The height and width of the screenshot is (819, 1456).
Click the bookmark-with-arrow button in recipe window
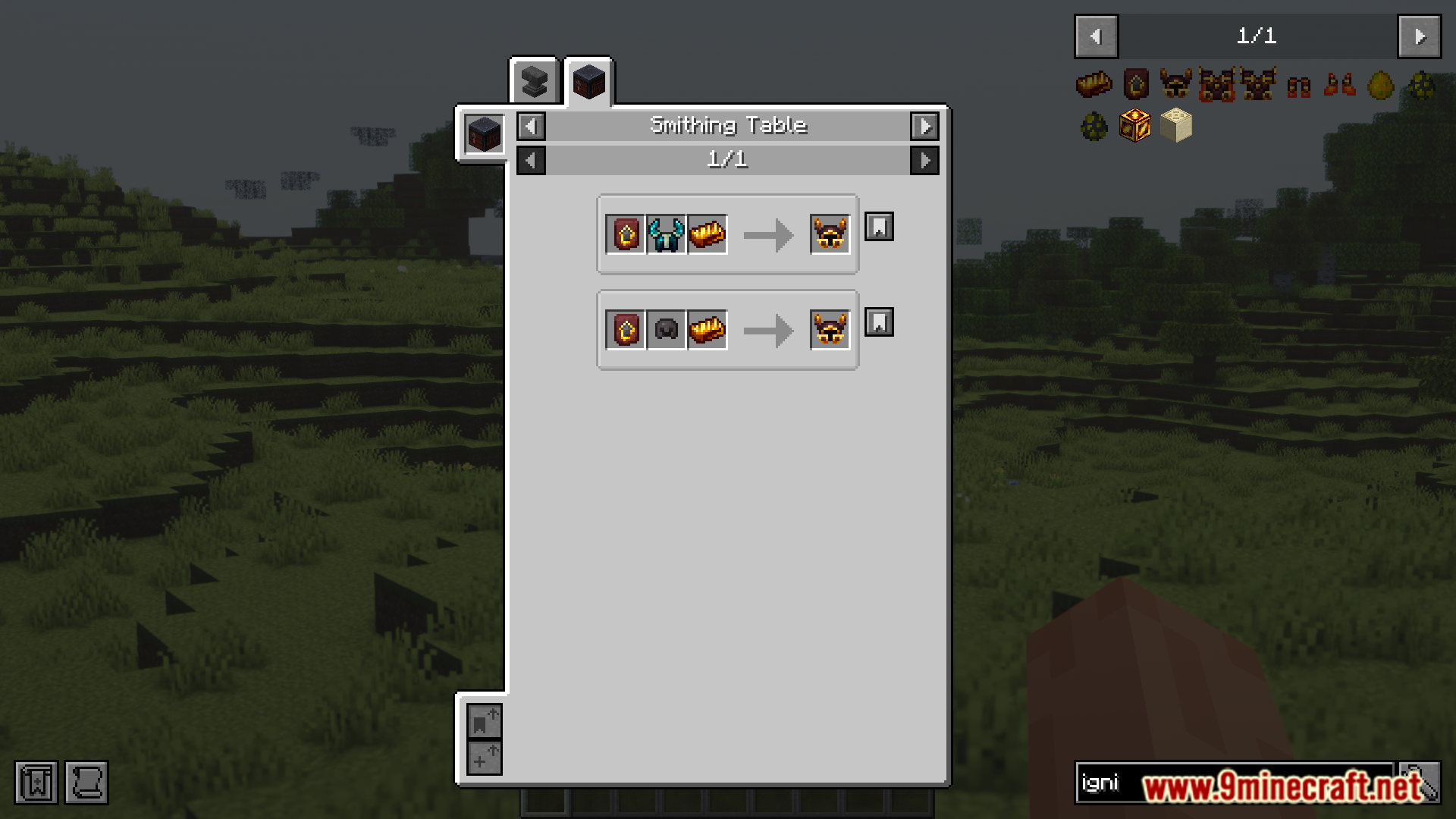click(x=484, y=721)
